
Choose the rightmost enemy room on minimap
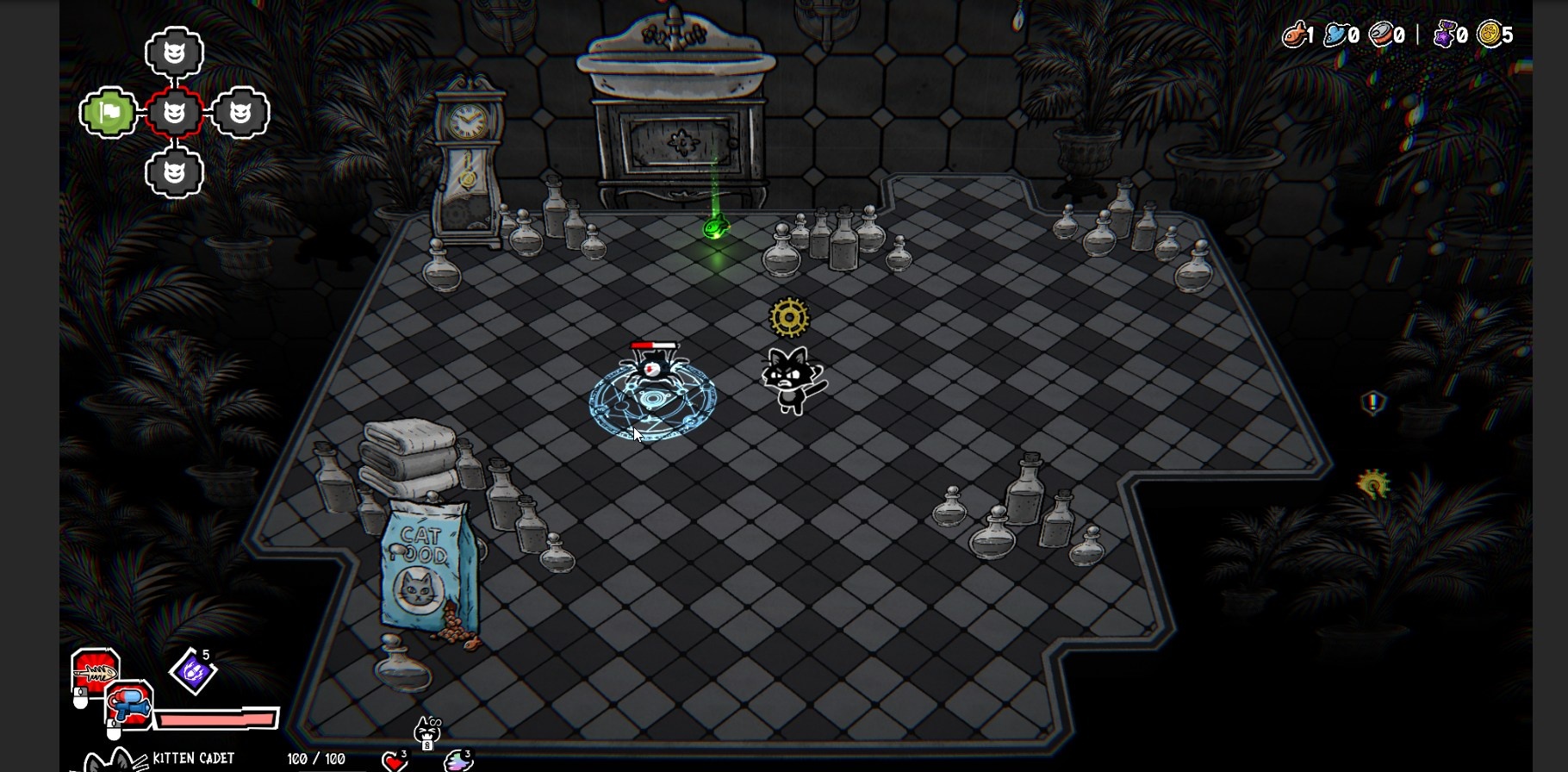click(x=240, y=113)
